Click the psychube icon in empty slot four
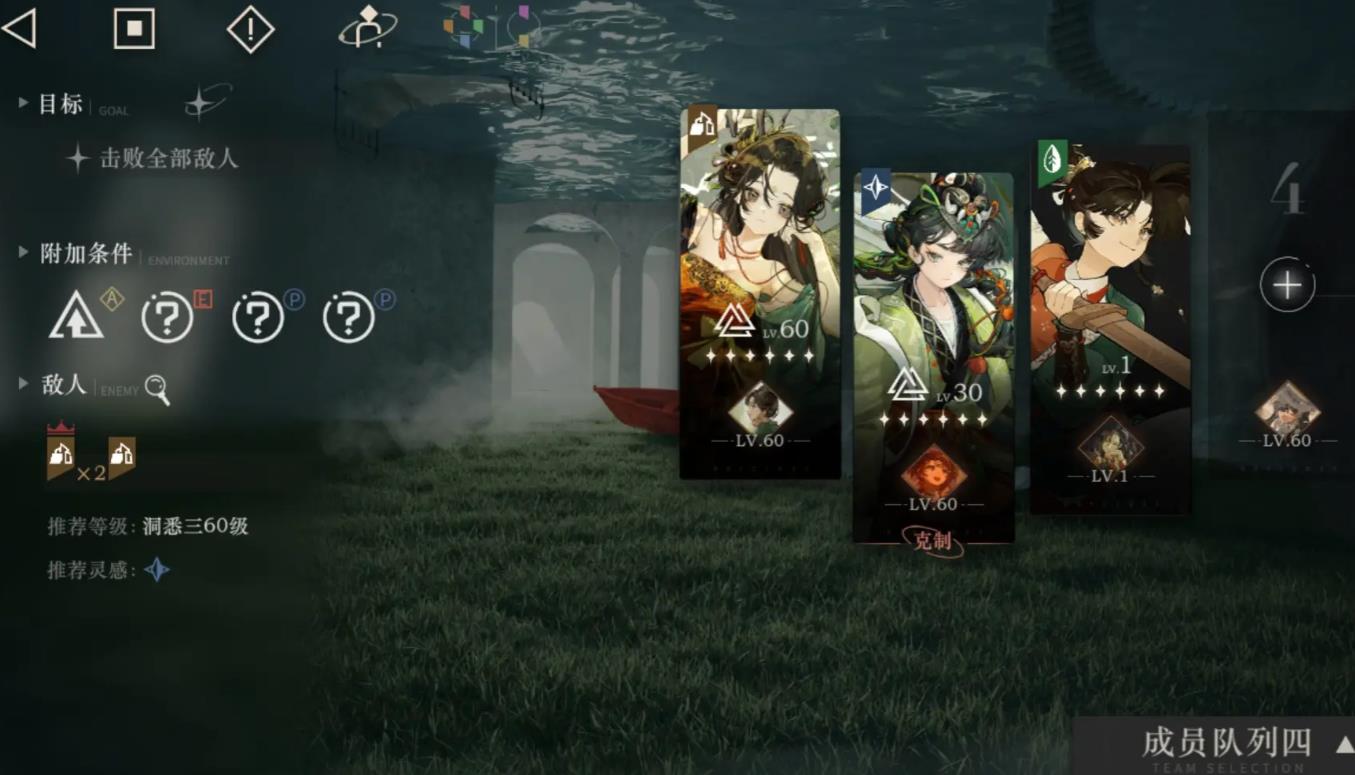This screenshot has height=775, width=1355. point(1287,408)
